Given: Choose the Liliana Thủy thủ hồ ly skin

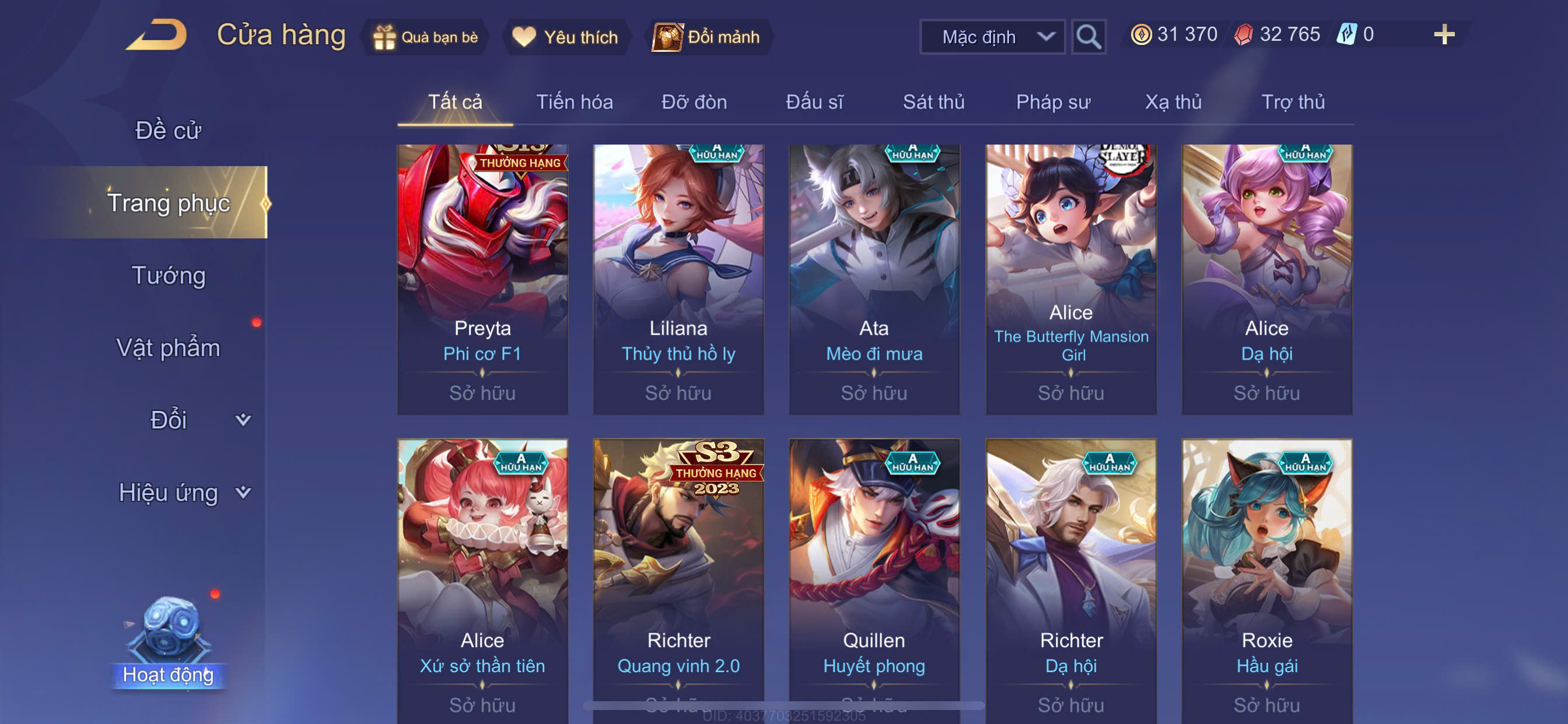Looking at the screenshot, I should click(x=678, y=279).
